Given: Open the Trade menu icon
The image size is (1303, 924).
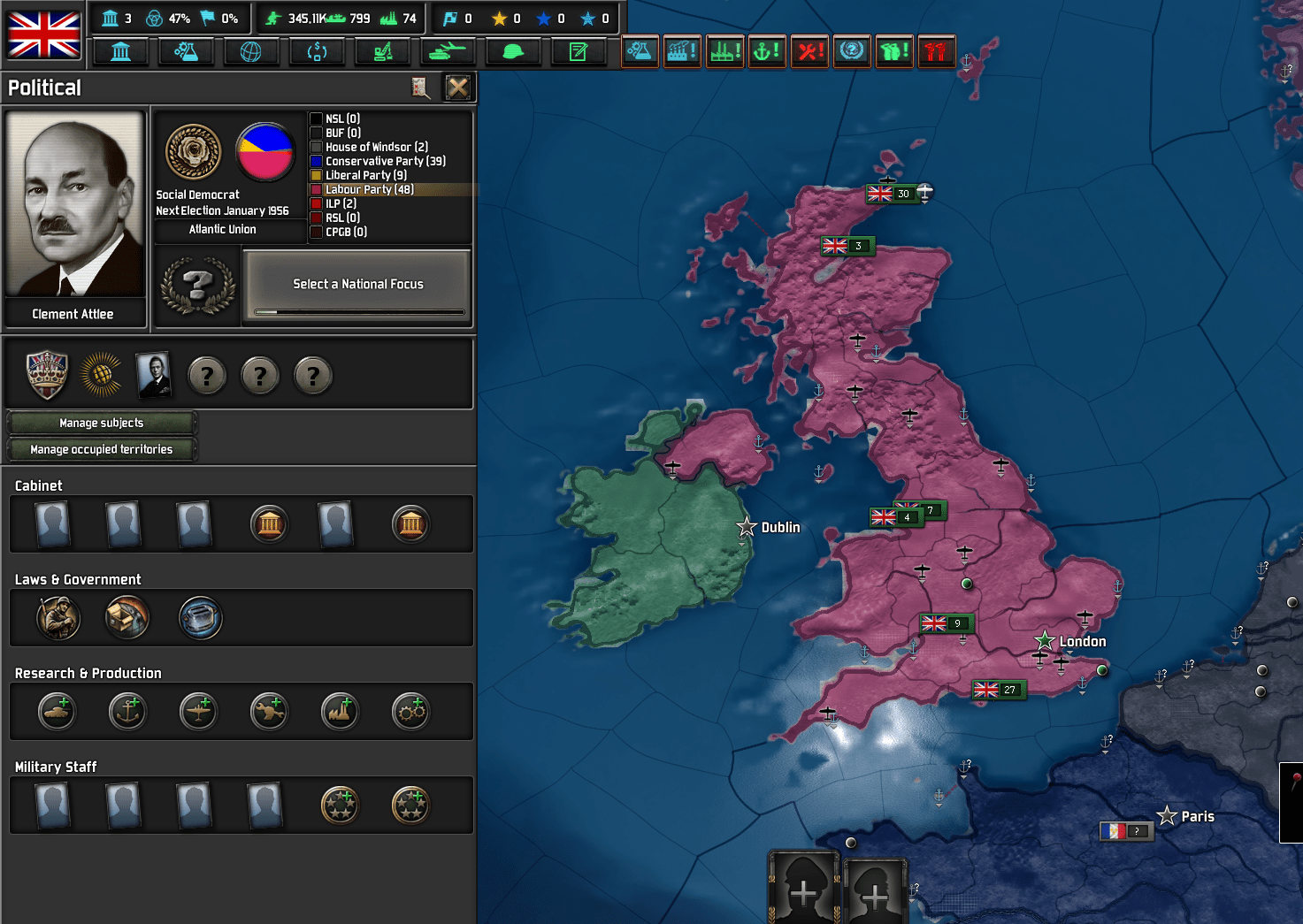Looking at the screenshot, I should coord(317,51).
